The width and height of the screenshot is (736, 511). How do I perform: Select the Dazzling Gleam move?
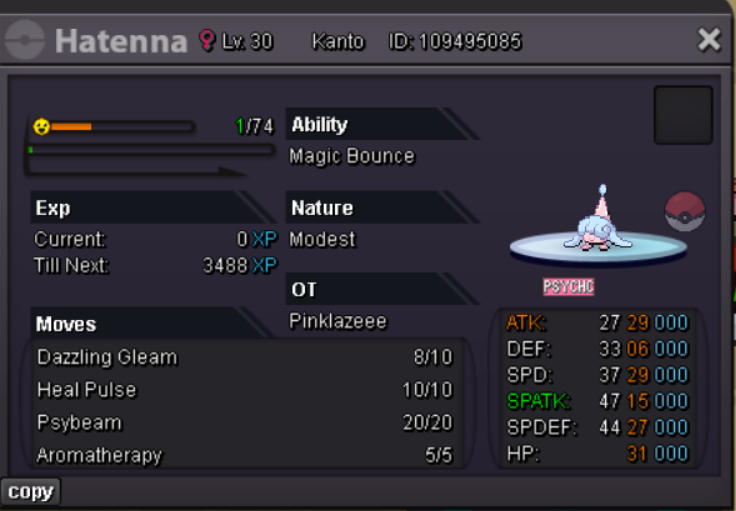[107, 357]
